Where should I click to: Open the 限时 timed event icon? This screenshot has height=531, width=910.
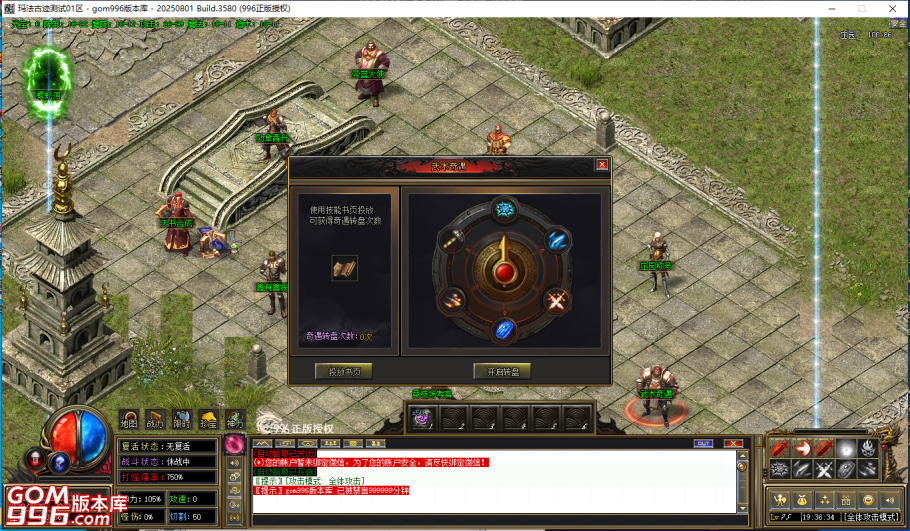point(181,420)
